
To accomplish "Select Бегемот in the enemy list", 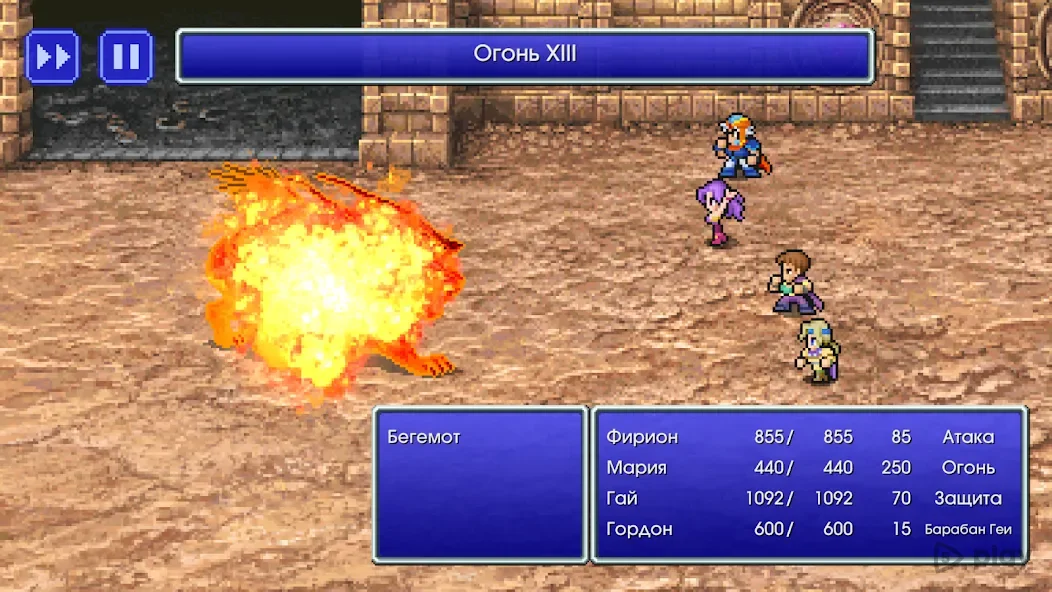I will [424, 437].
